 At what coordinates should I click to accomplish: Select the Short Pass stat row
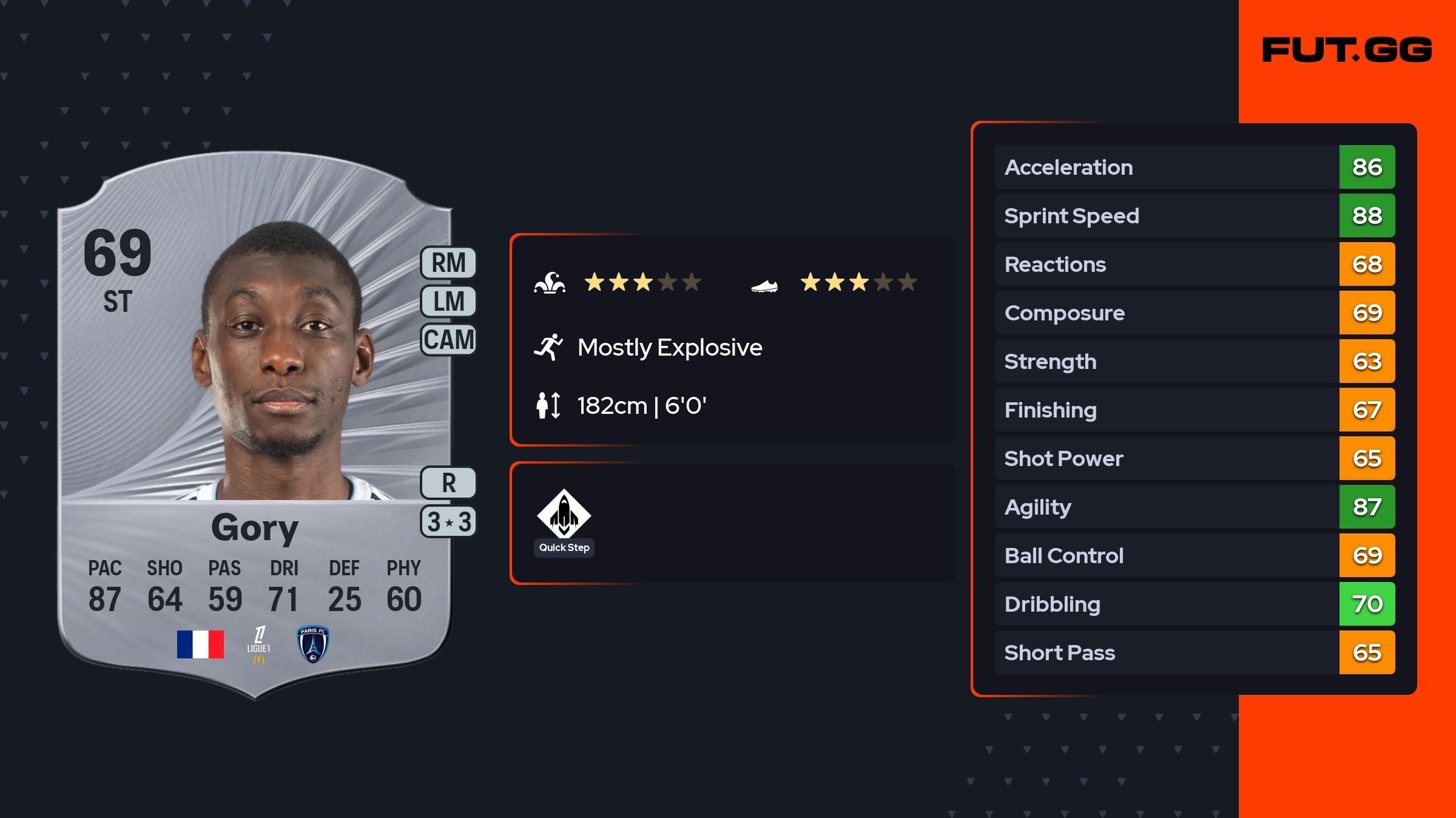(1194, 652)
